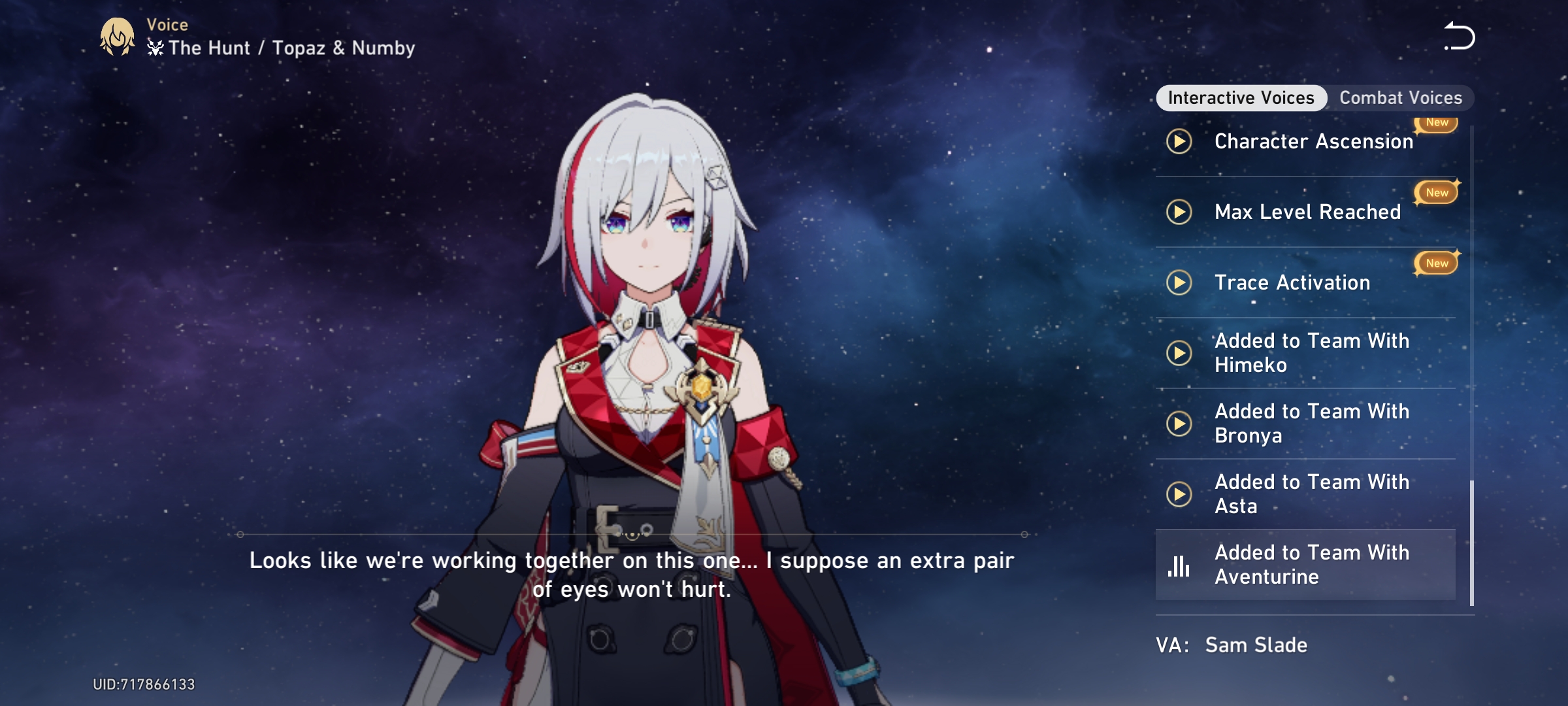Play the Added to Team With Himeko voice
The width and height of the screenshot is (1568, 706).
point(1180,353)
